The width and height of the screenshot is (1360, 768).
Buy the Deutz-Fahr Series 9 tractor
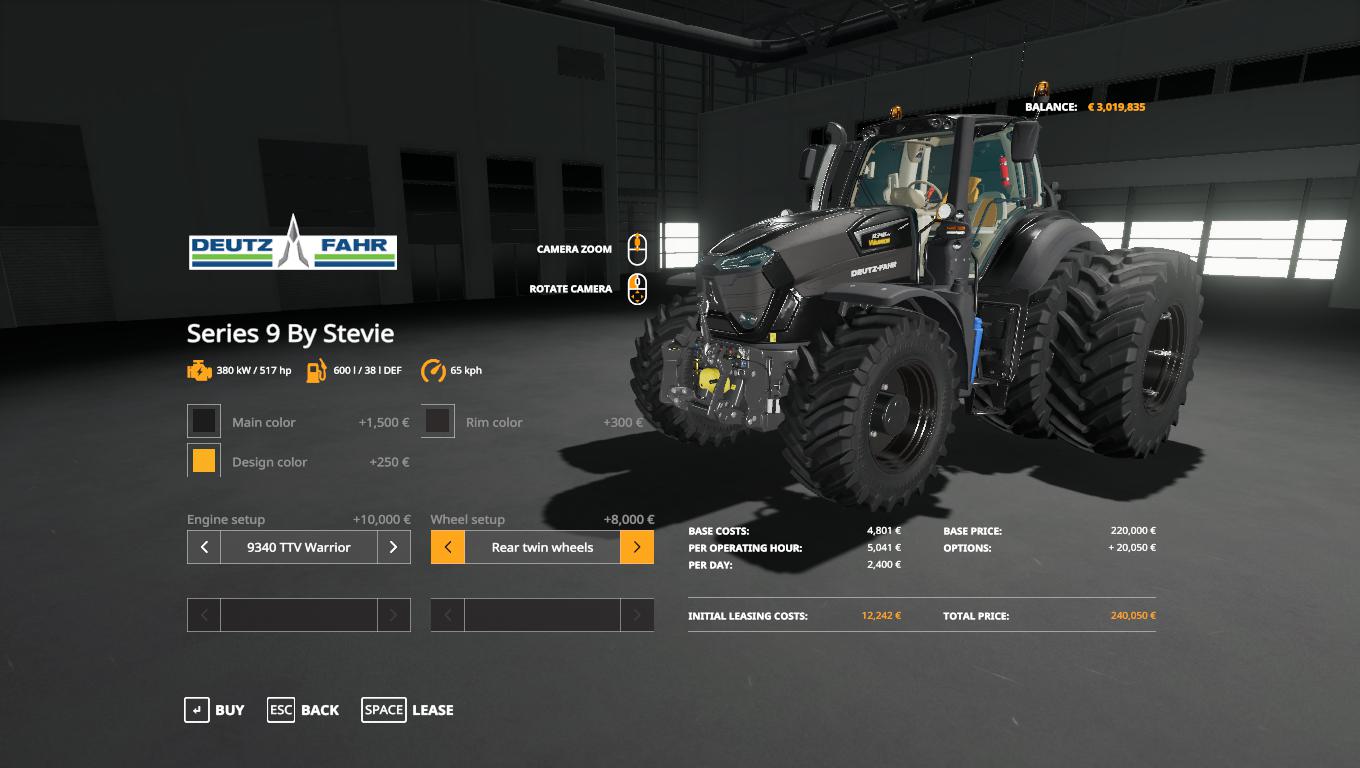(x=214, y=710)
